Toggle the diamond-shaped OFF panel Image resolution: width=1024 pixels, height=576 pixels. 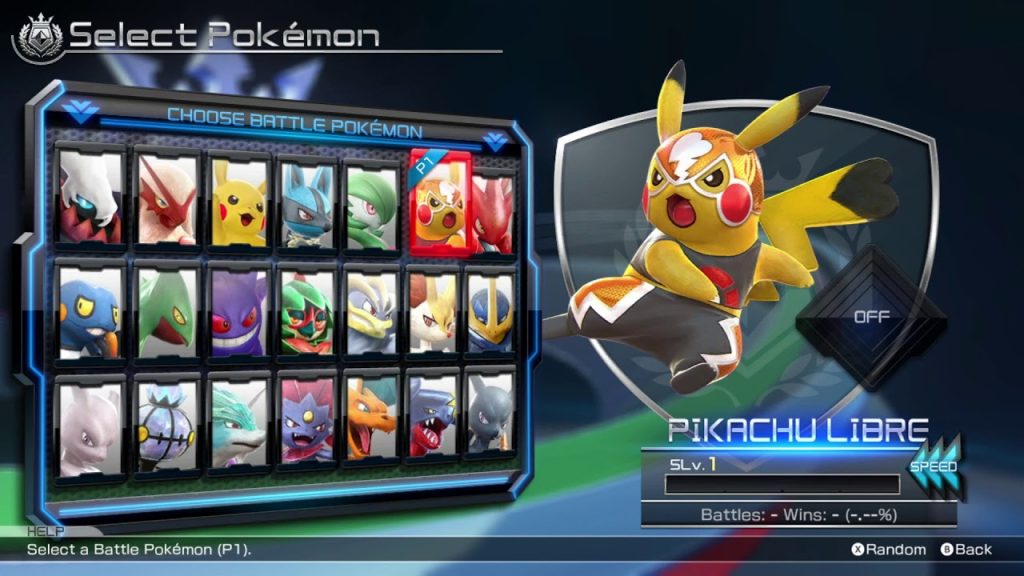(x=865, y=317)
